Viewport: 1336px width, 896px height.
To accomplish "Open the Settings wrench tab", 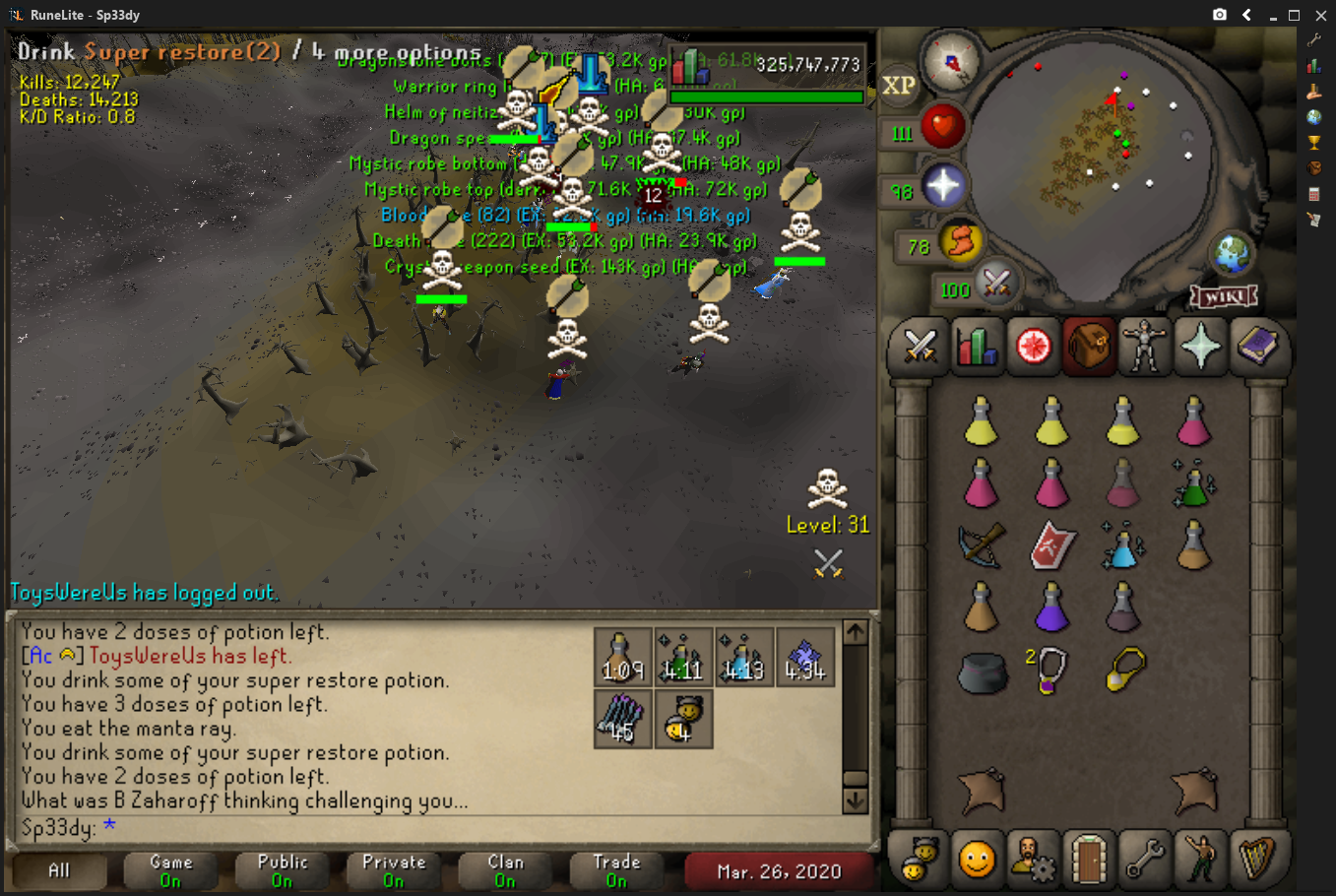I will click(1144, 860).
